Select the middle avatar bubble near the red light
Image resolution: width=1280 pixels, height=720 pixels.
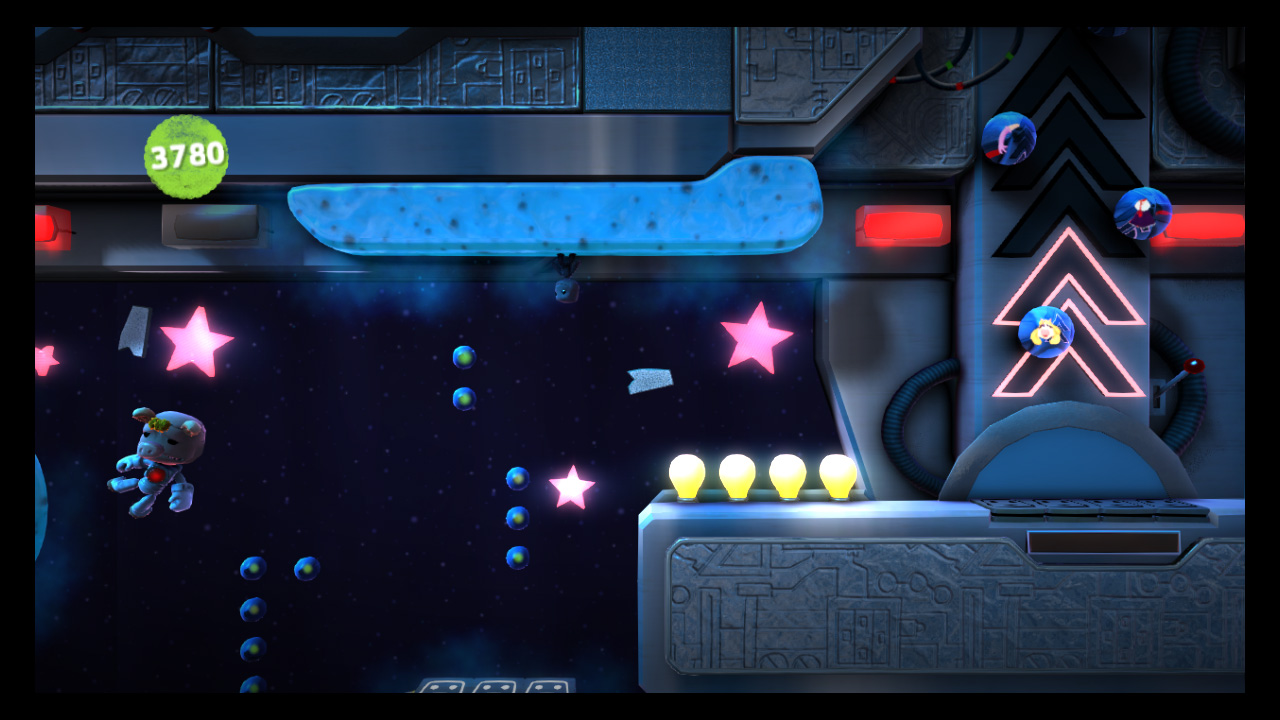pos(1143,214)
